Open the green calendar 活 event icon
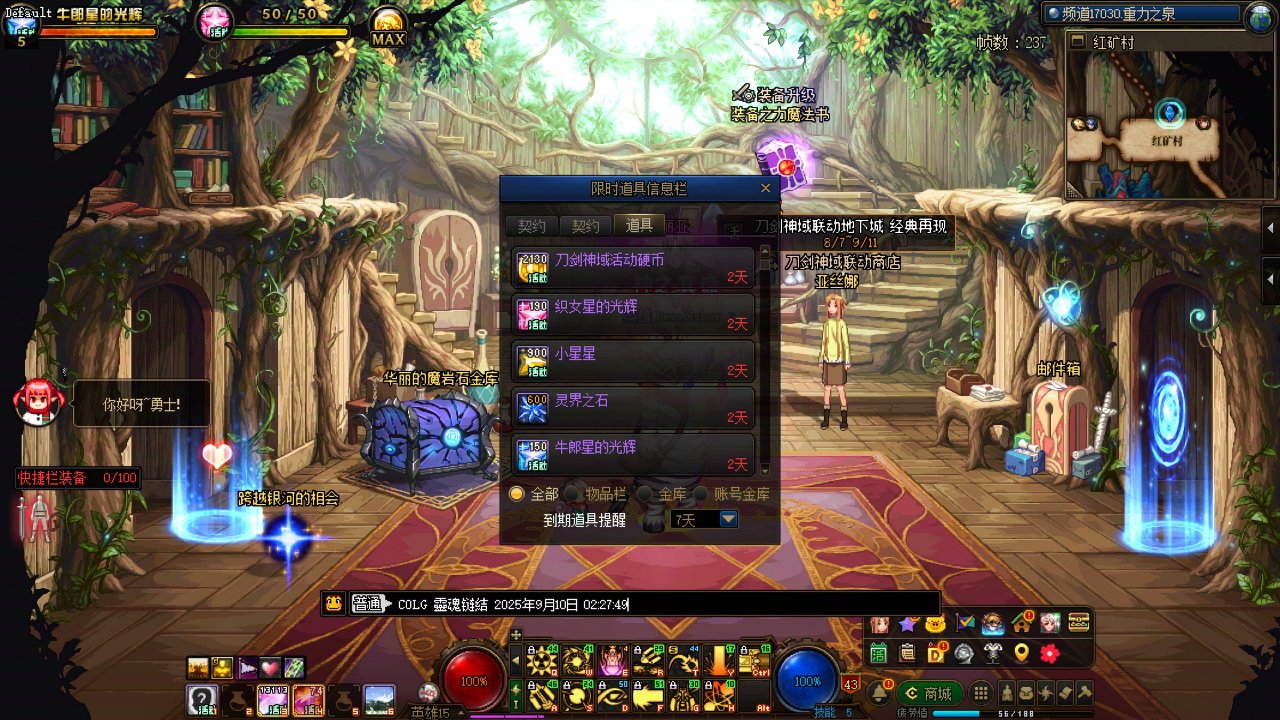This screenshot has height=720, width=1280. pyautogui.click(x=878, y=653)
